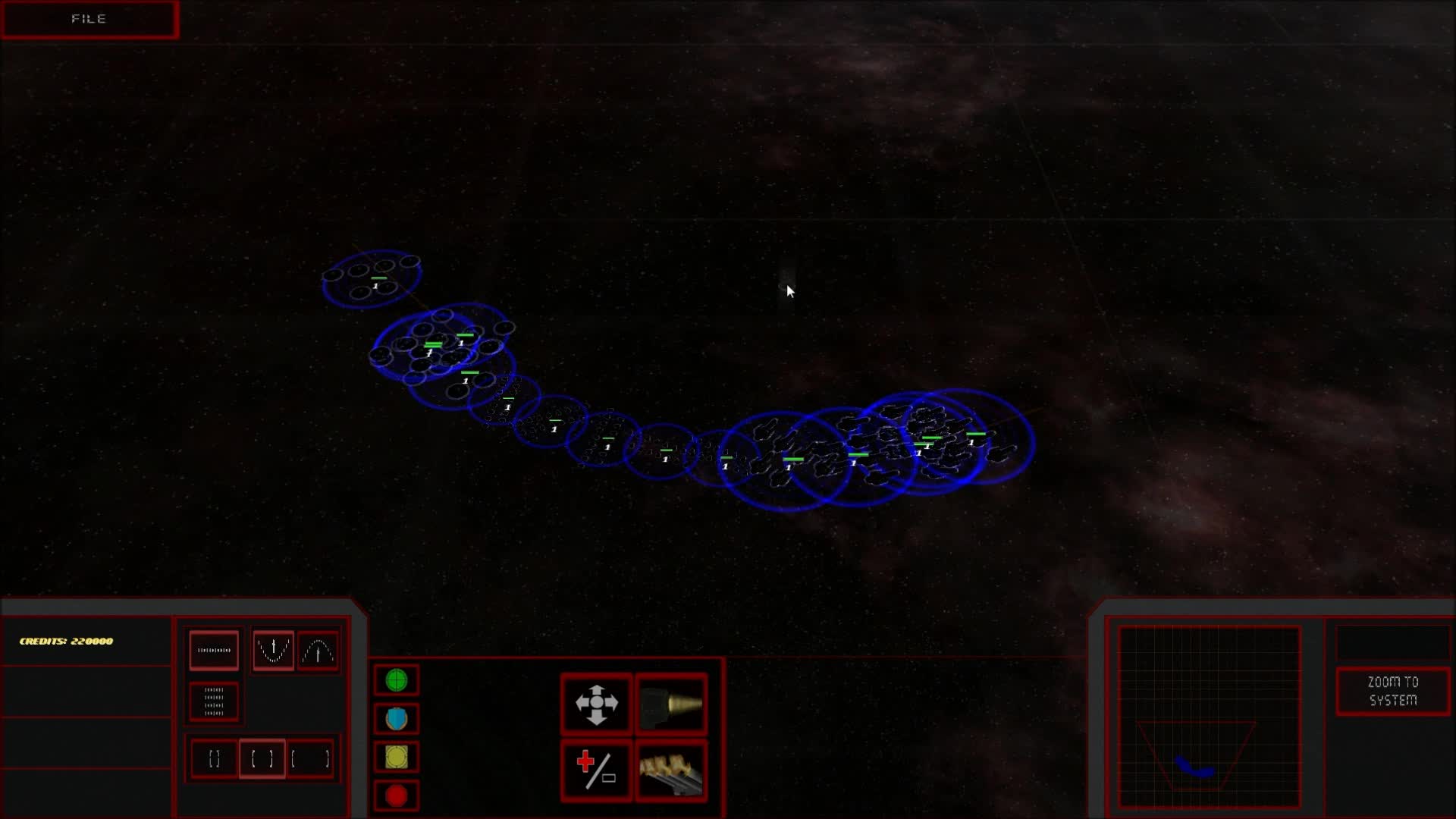Screen dimensions: 1456x819
Task: Toggle the upward arc formation option
Action: 318,650
